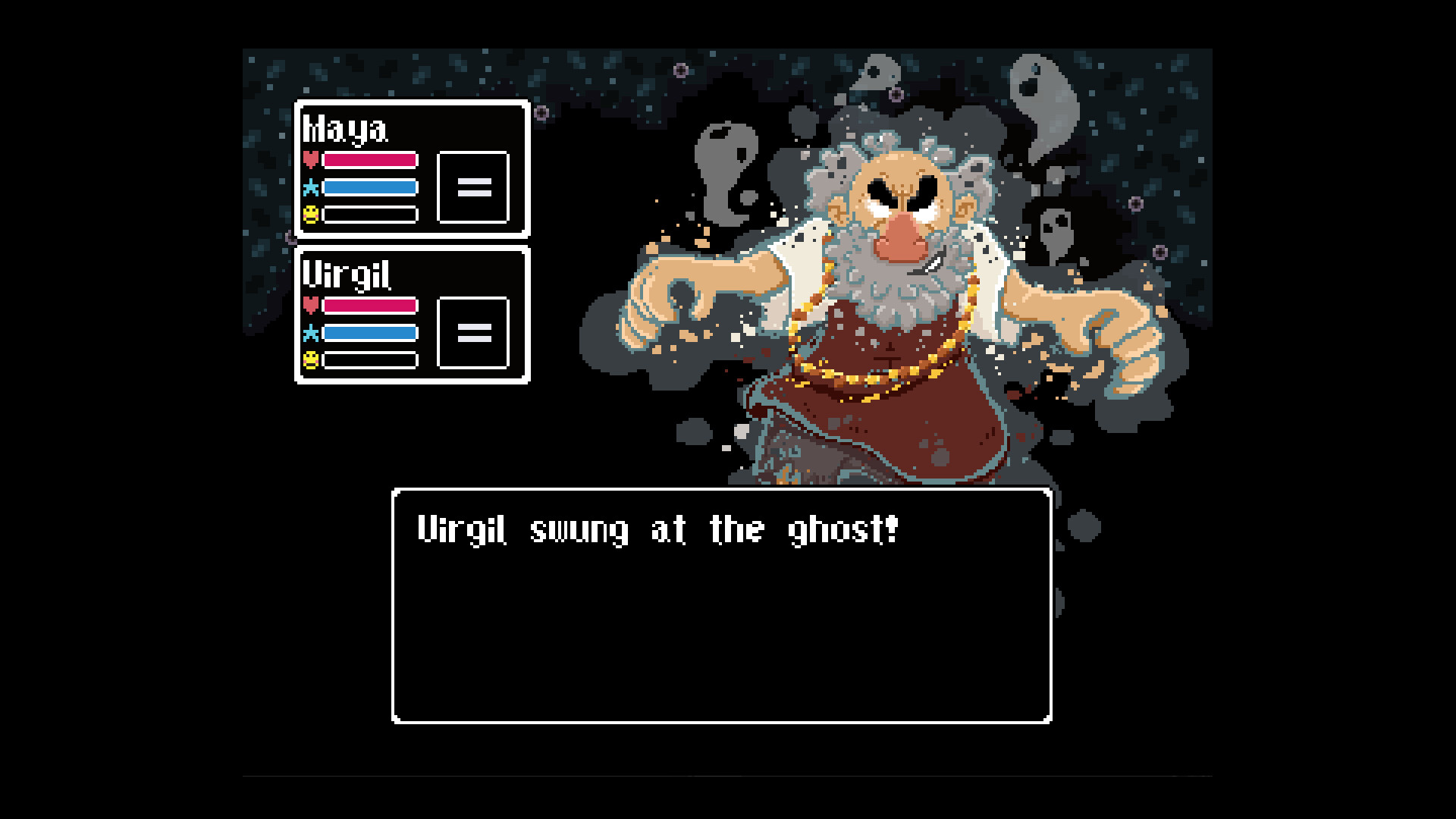The width and height of the screenshot is (1456, 819).
Task: Click Virgil's yellow smiley status icon
Action: [x=310, y=360]
